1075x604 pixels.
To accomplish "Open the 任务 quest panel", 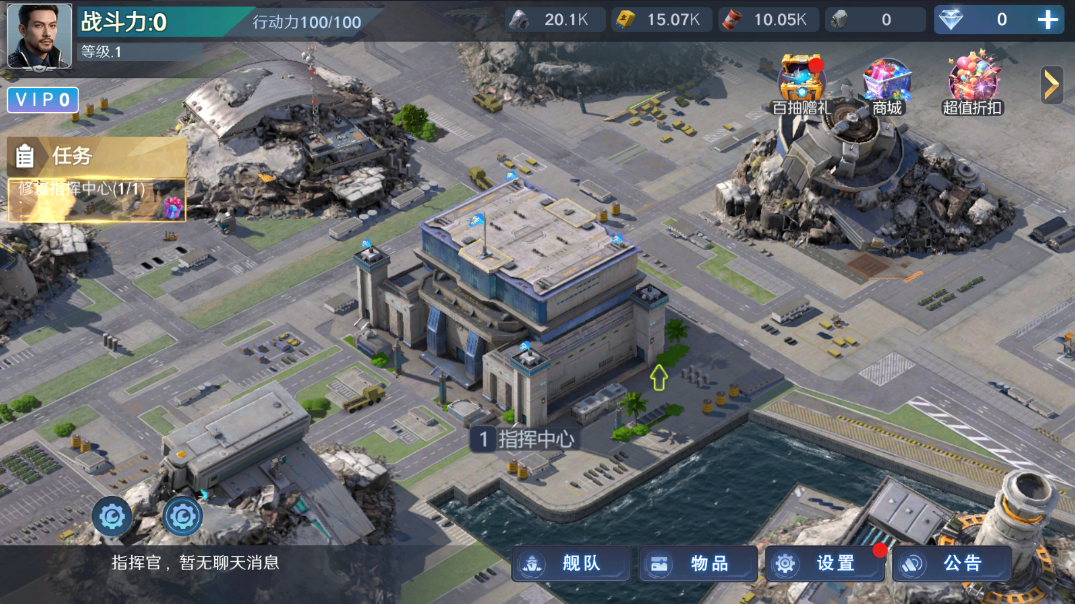I will tap(96, 156).
